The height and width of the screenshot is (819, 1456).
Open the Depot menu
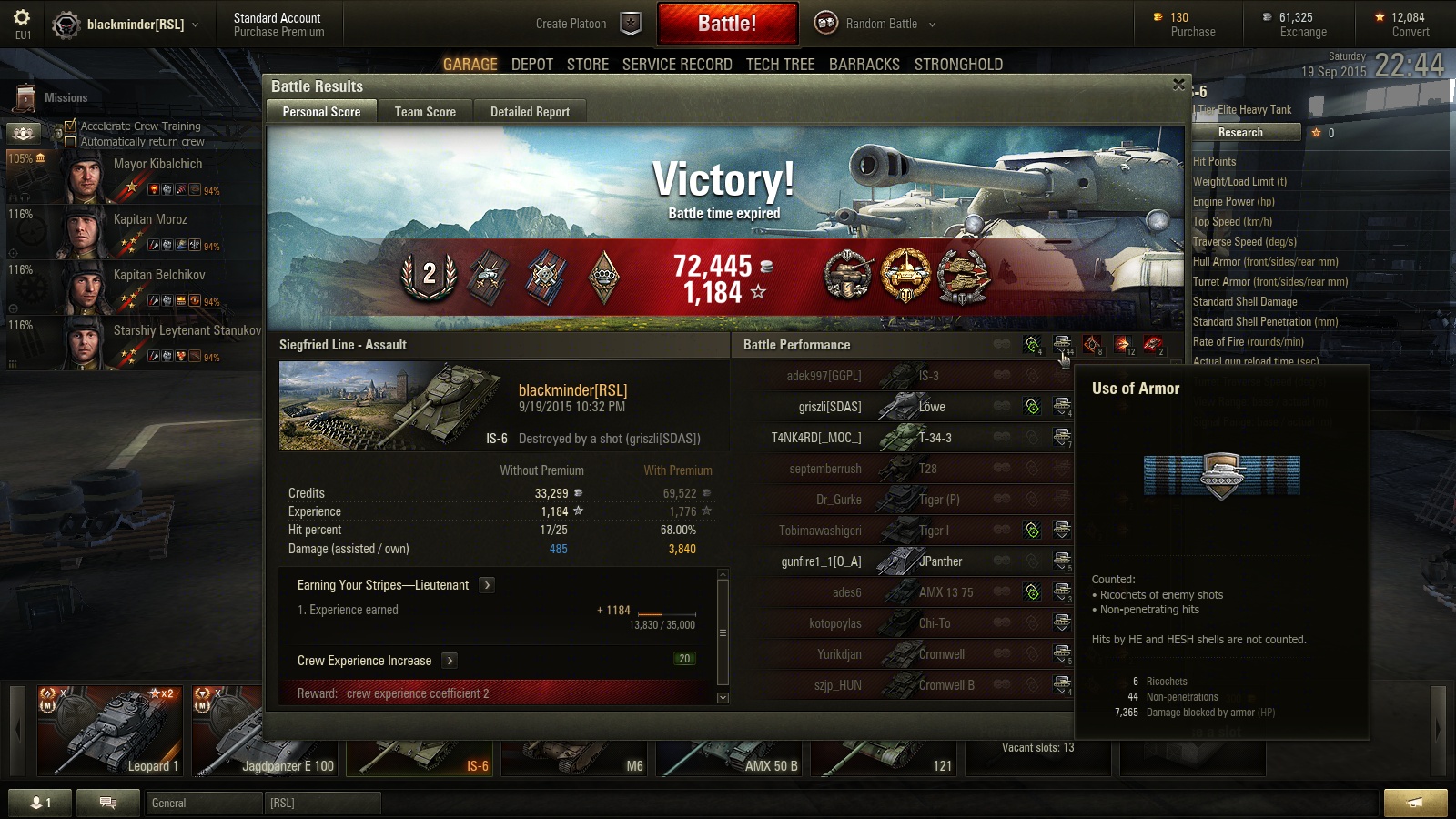coord(532,65)
